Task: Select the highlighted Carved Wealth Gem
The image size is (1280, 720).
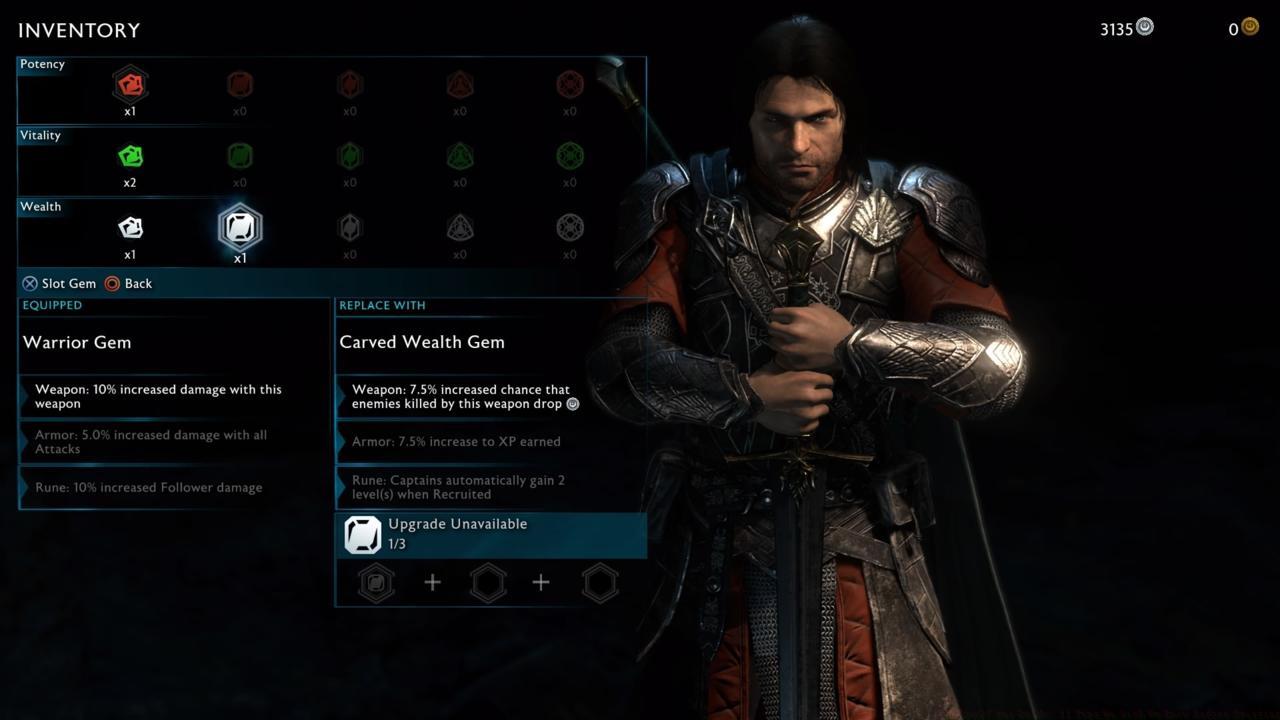Action: click(239, 227)
